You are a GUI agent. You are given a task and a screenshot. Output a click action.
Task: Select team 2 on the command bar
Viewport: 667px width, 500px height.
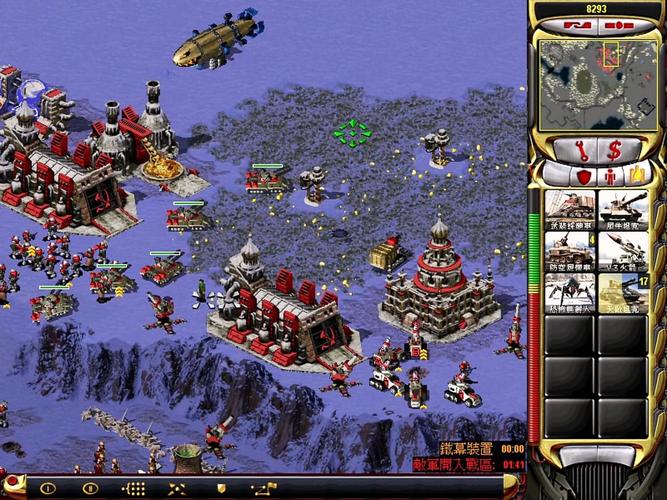[x=90, y=488]
